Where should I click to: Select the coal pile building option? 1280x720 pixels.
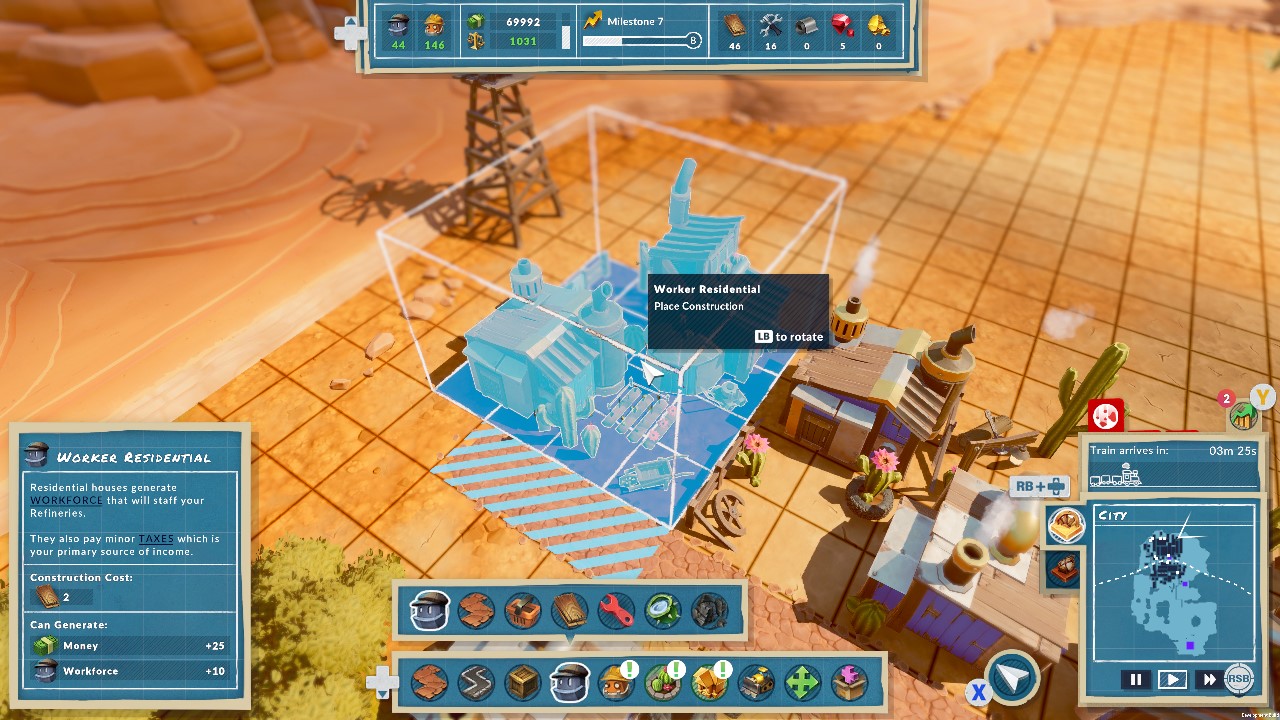[709, 610]
